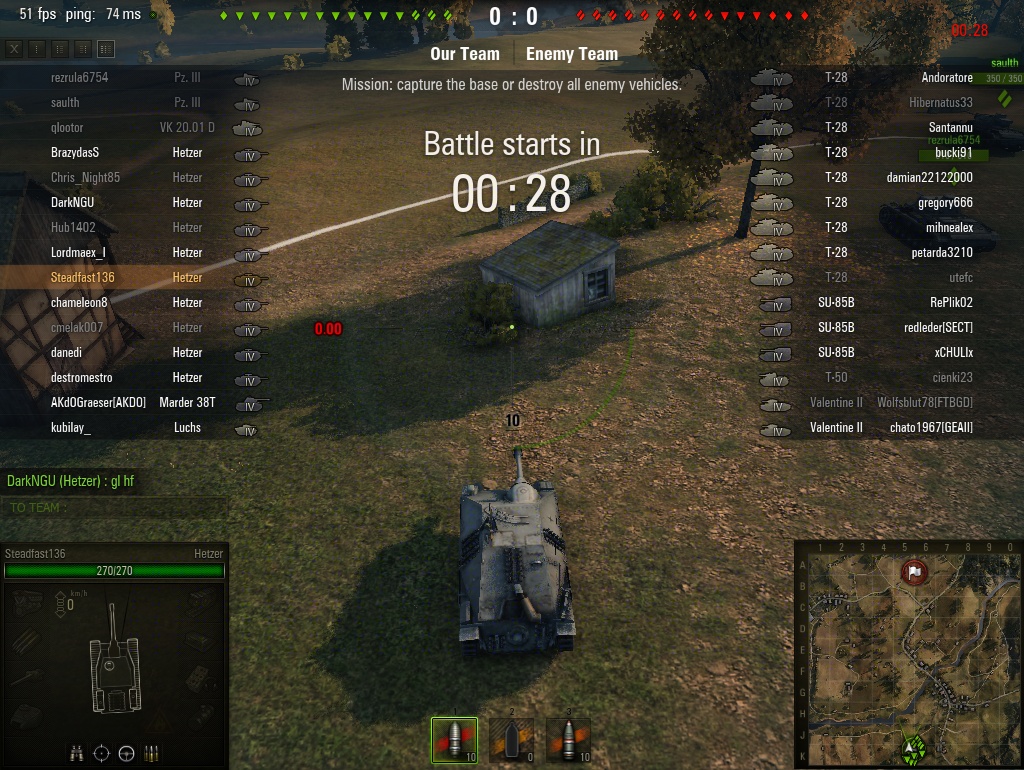Click the binoculars equipment icon
This screenshot has width=1024, height=770.
[76, 753]
